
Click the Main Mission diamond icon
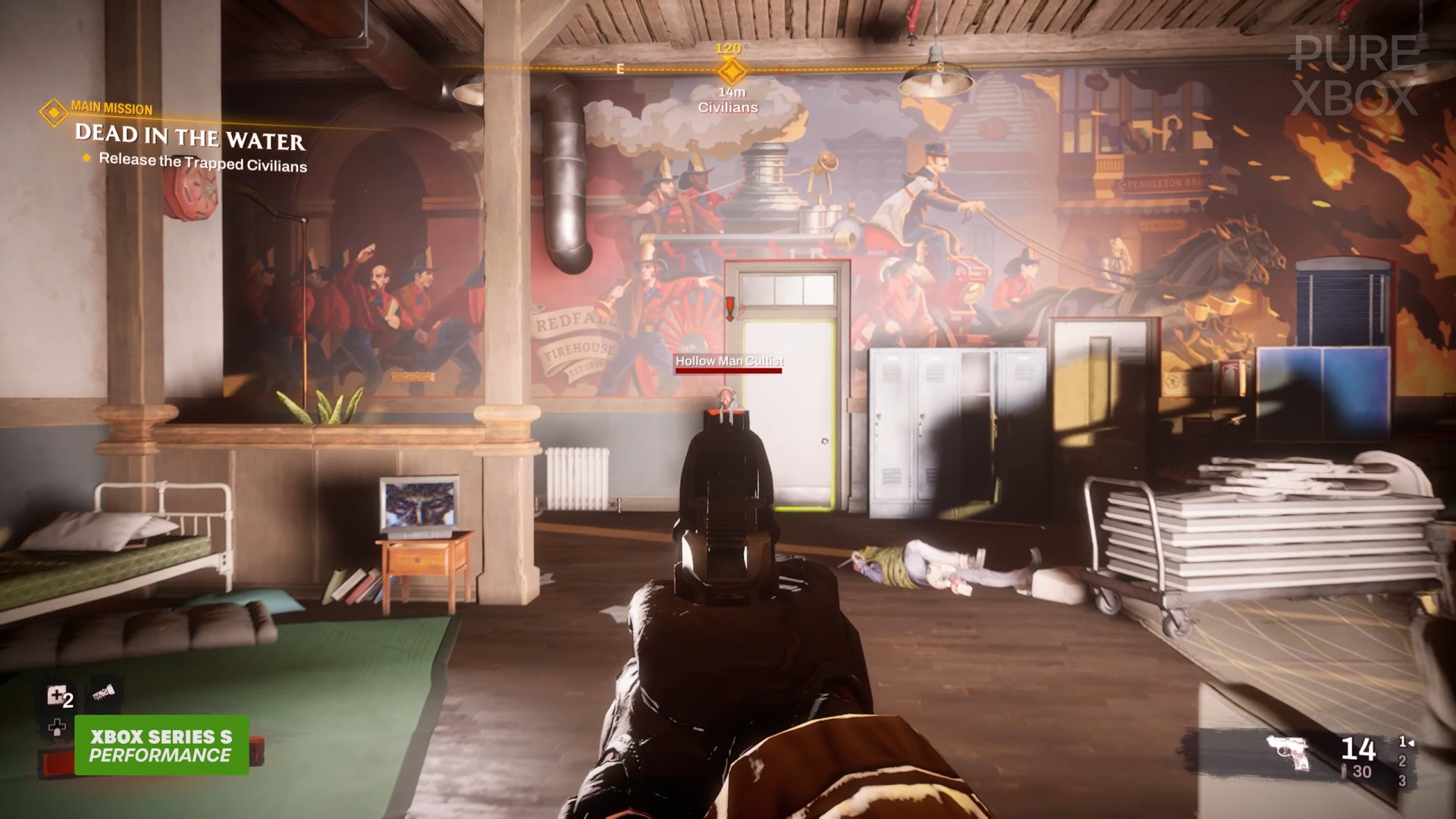[52, 112]
